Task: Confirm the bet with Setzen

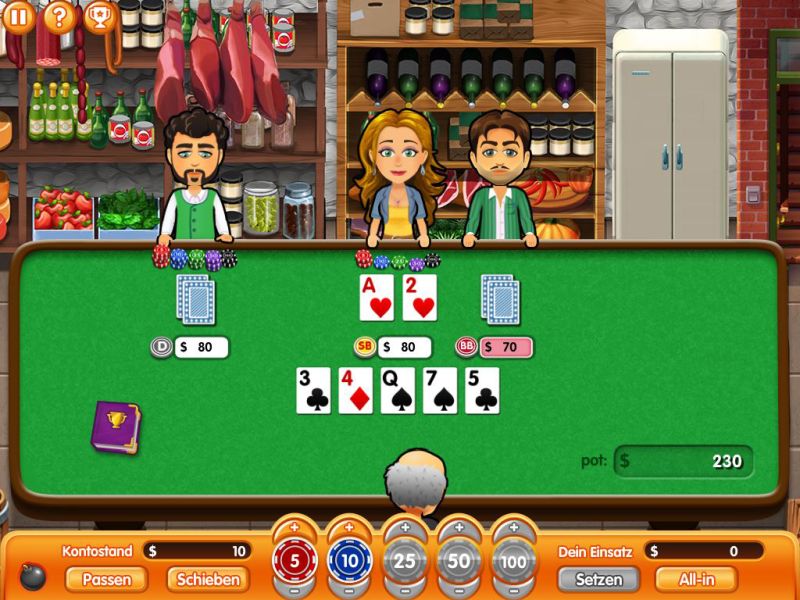Action: (598, 579)
